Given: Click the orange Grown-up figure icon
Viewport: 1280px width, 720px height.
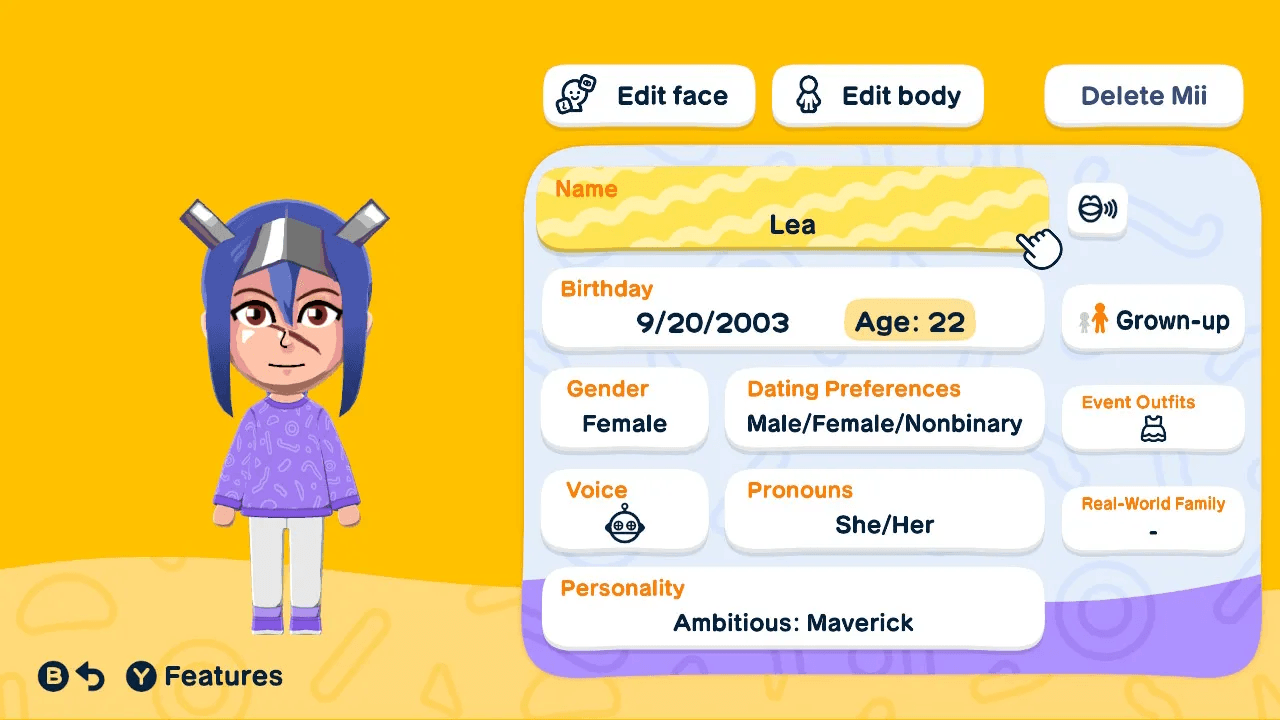Looking at the screenshot, I should 1096,318.
